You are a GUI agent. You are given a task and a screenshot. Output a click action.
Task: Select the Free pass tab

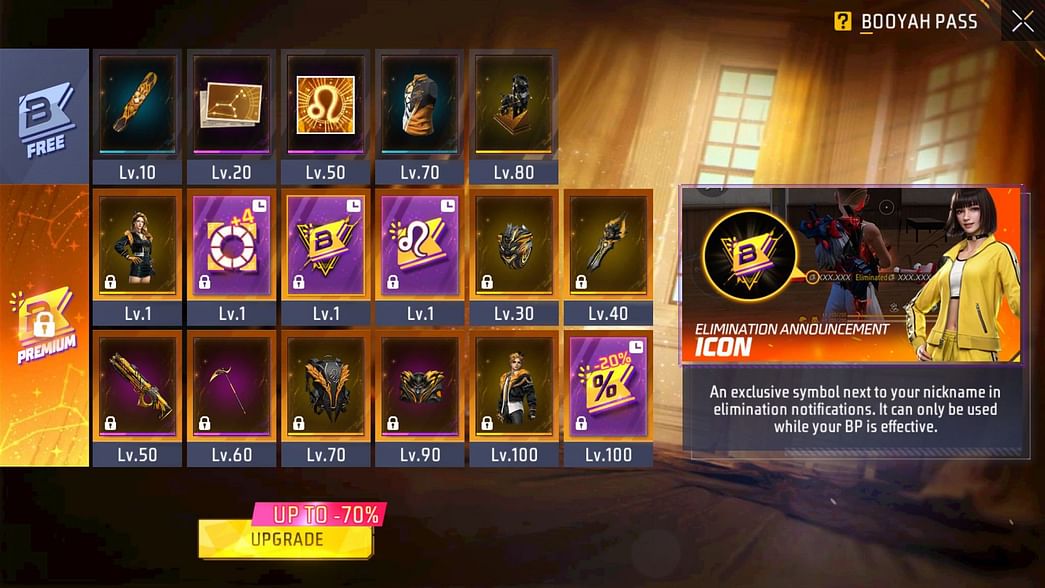tap(44, 116)
